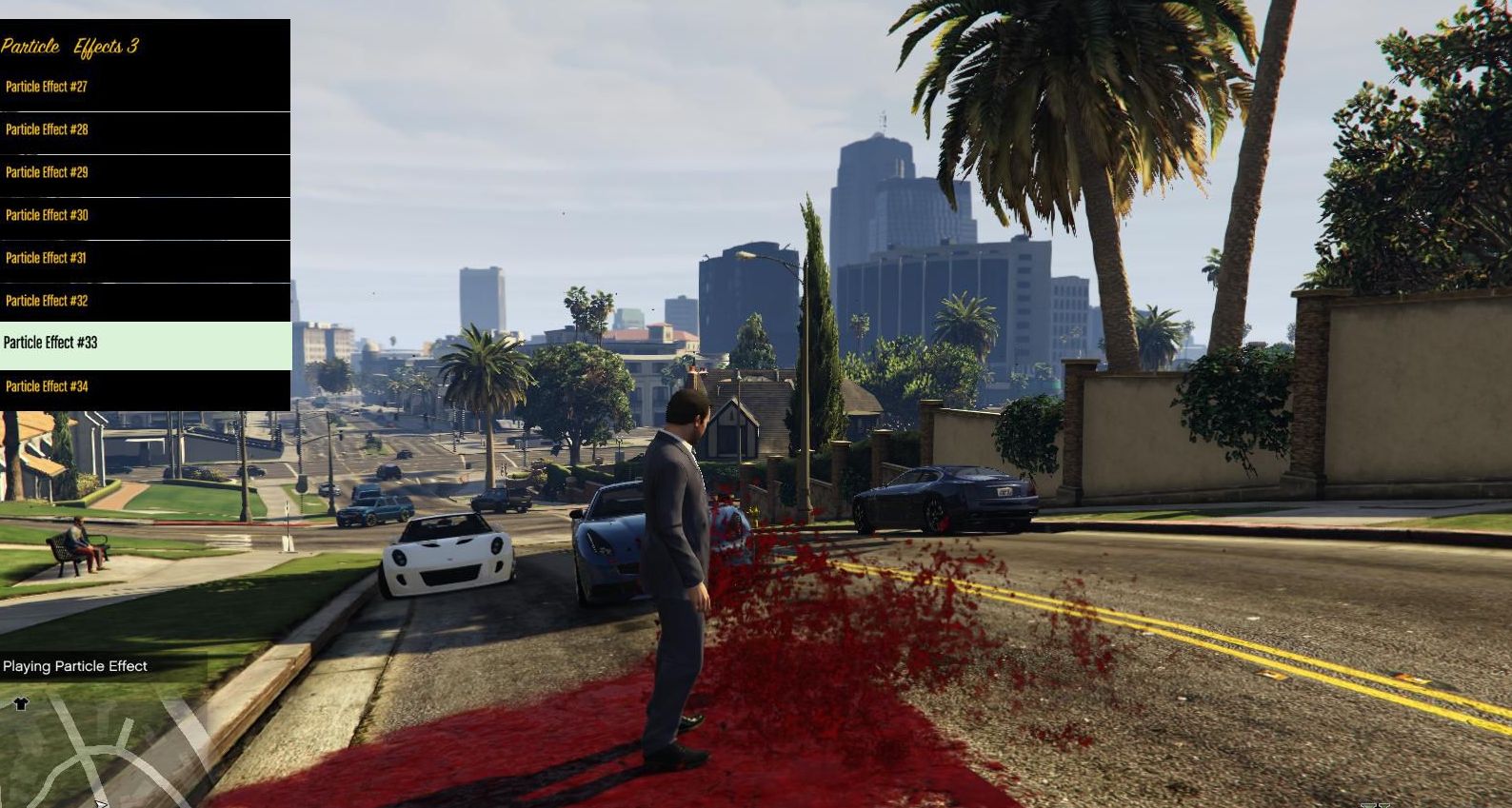Play Particle Effect #30
Viewport: 1512px width, 808px height.
click(143, 216)
